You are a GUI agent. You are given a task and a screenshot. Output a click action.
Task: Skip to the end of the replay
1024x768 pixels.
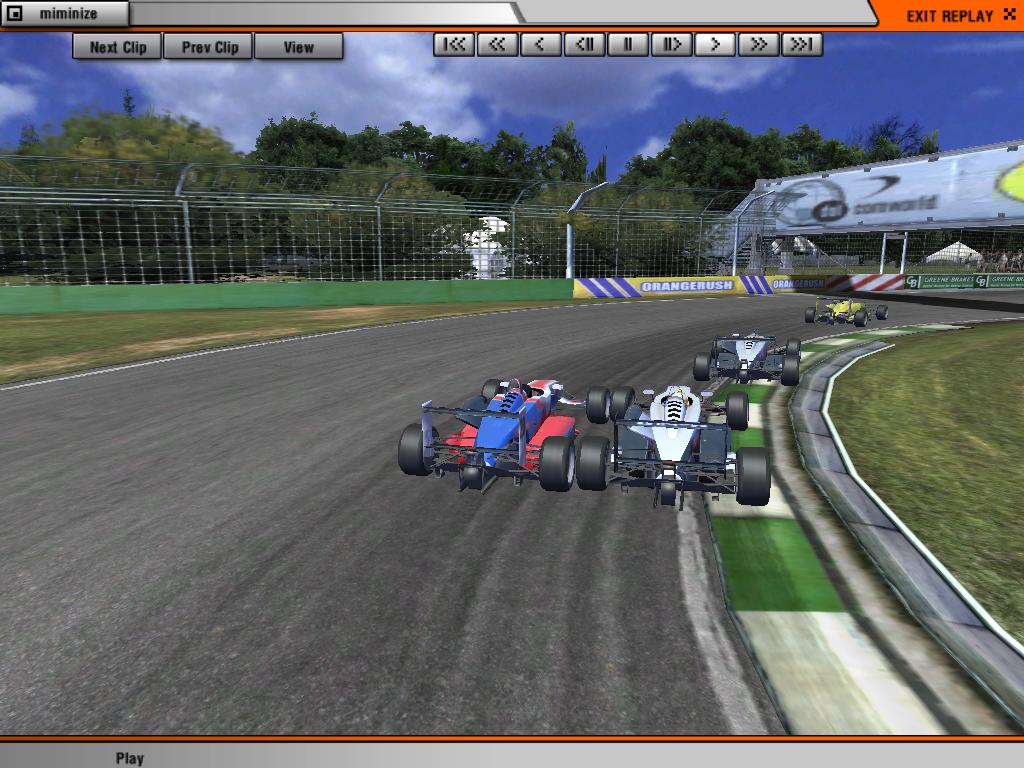click(802, 44)
